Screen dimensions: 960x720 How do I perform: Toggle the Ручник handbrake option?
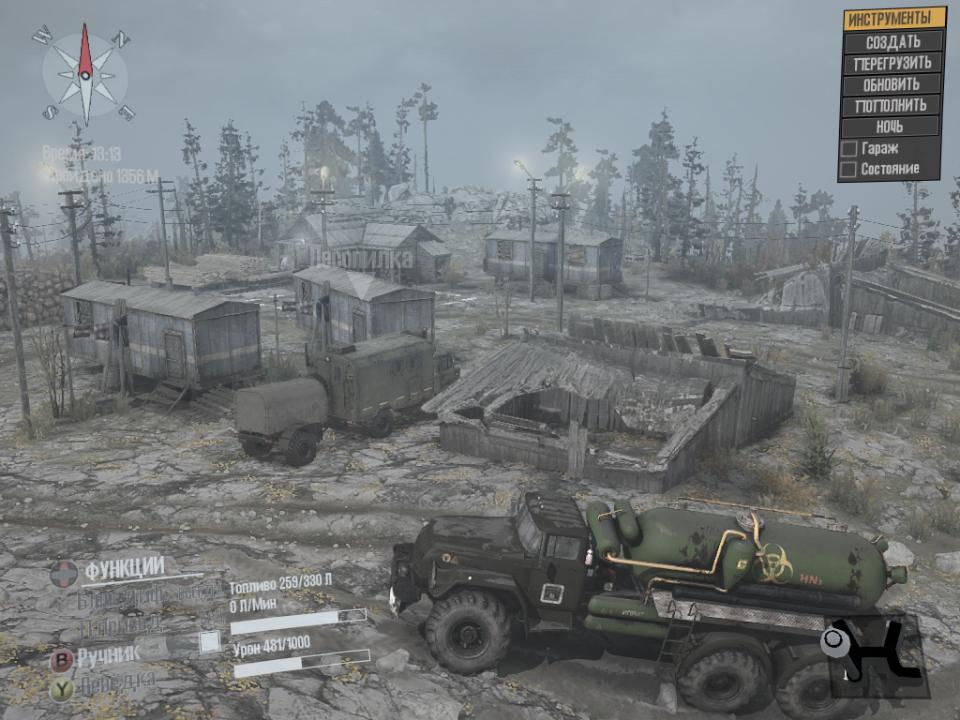click(105, 659)
